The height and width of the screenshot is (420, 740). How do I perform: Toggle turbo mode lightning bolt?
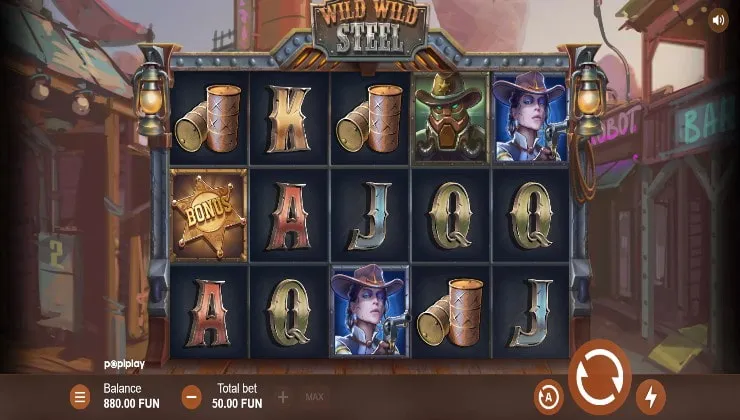click(x=651, y=394)
